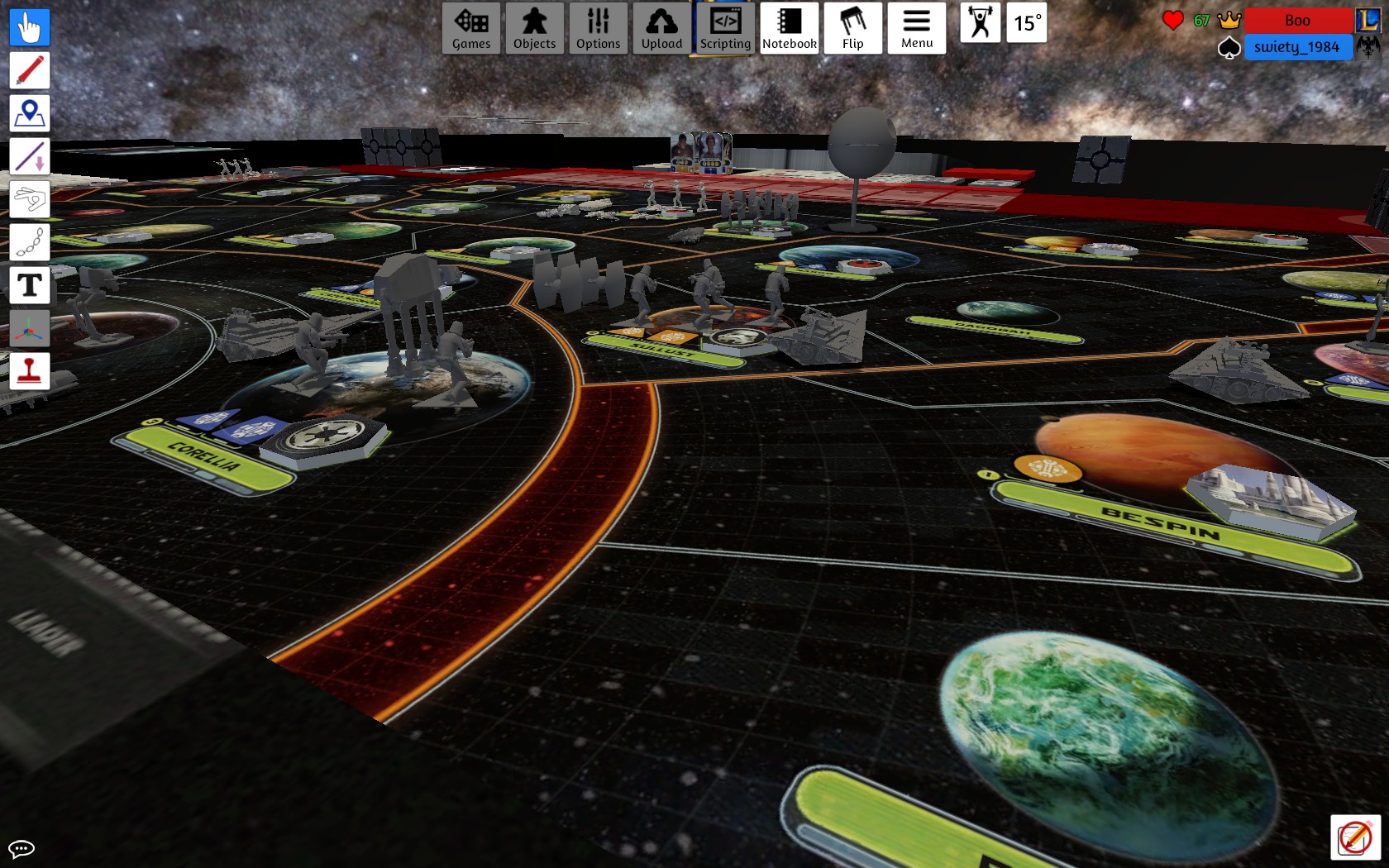Open the main Menu
Screen dimensions: 1389x868
coord(916,28)
